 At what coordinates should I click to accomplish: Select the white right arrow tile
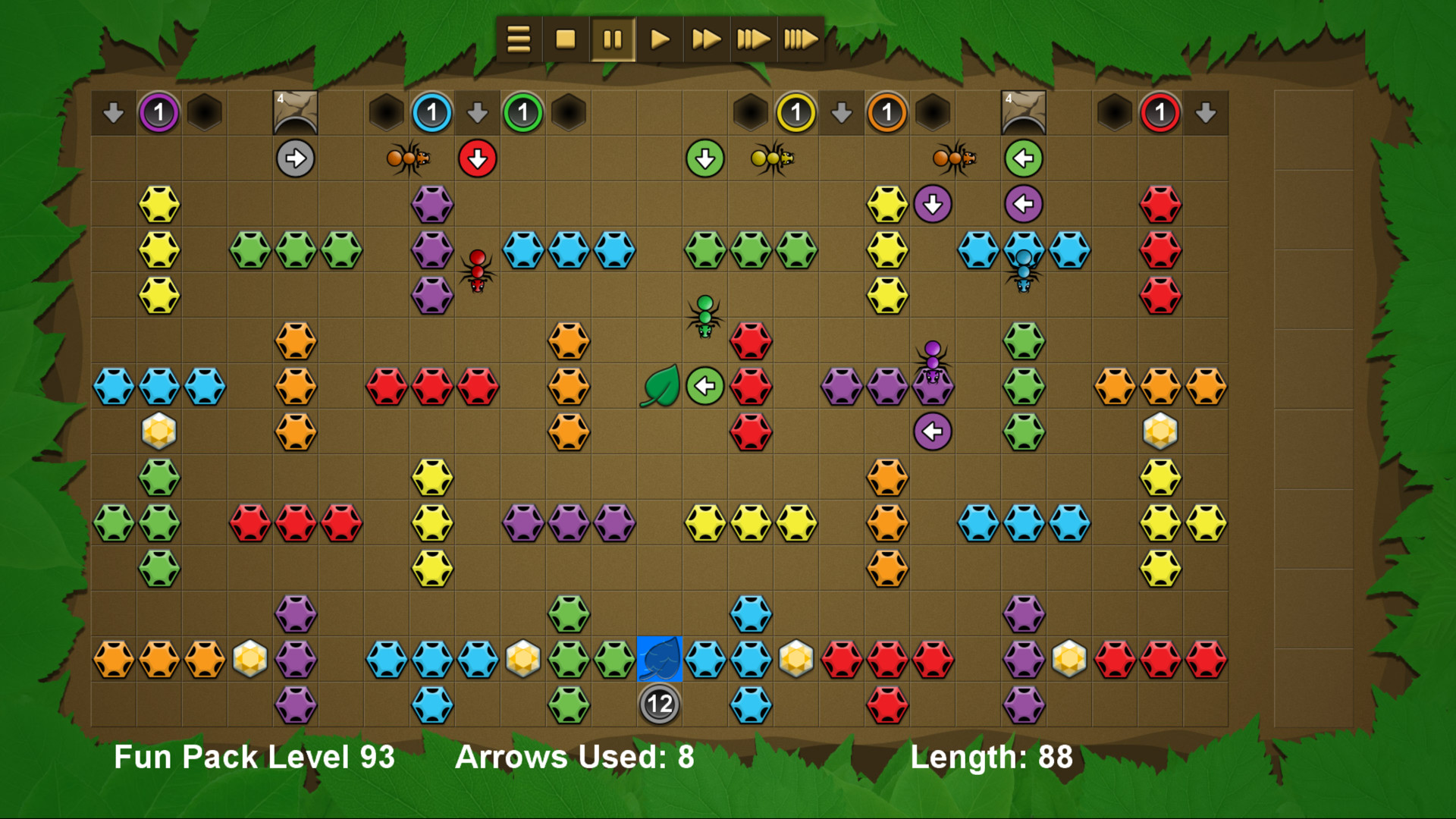pyautogui.click(x=296, y=158)
